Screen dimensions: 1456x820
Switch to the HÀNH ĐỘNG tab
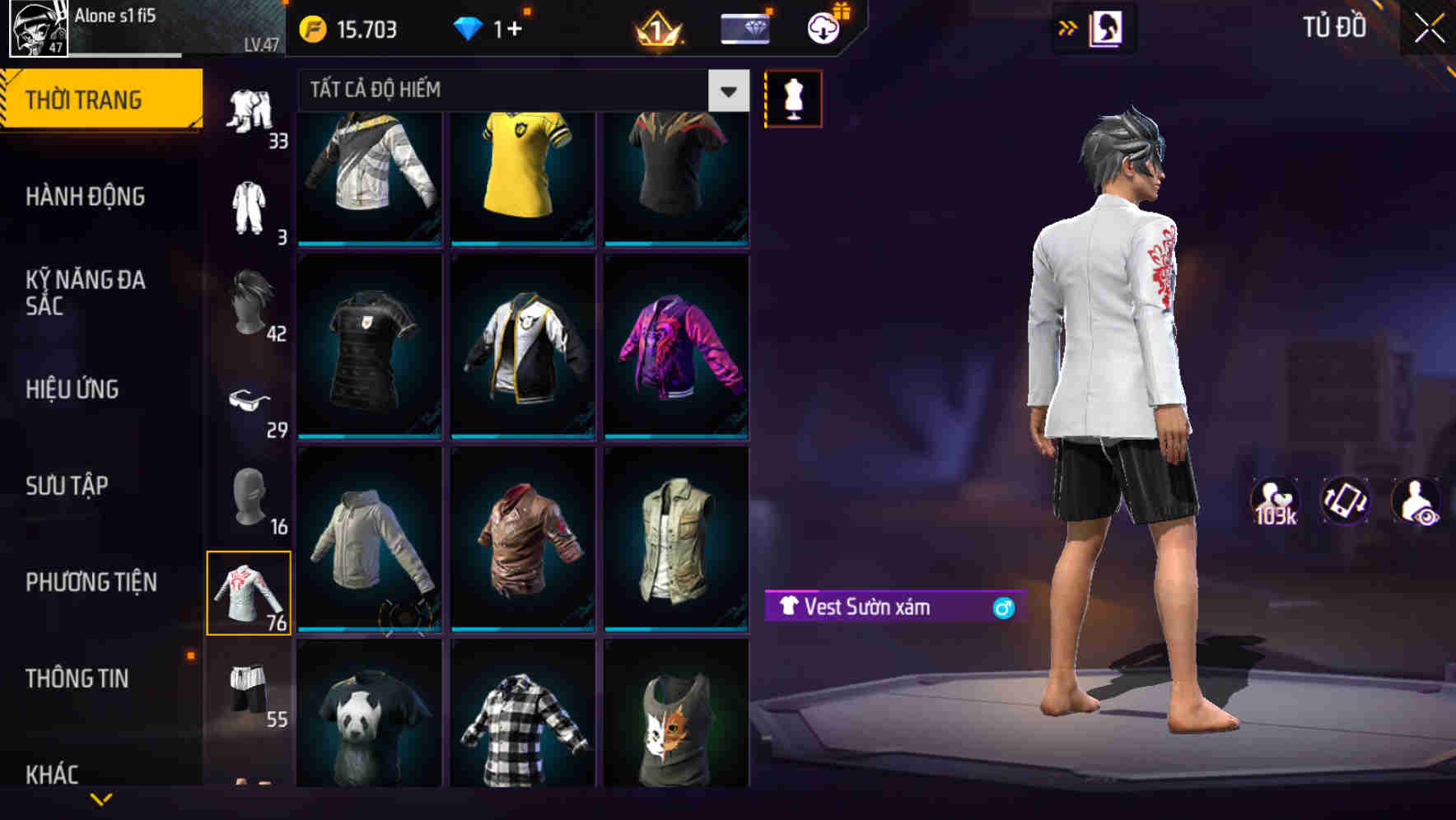86,197
